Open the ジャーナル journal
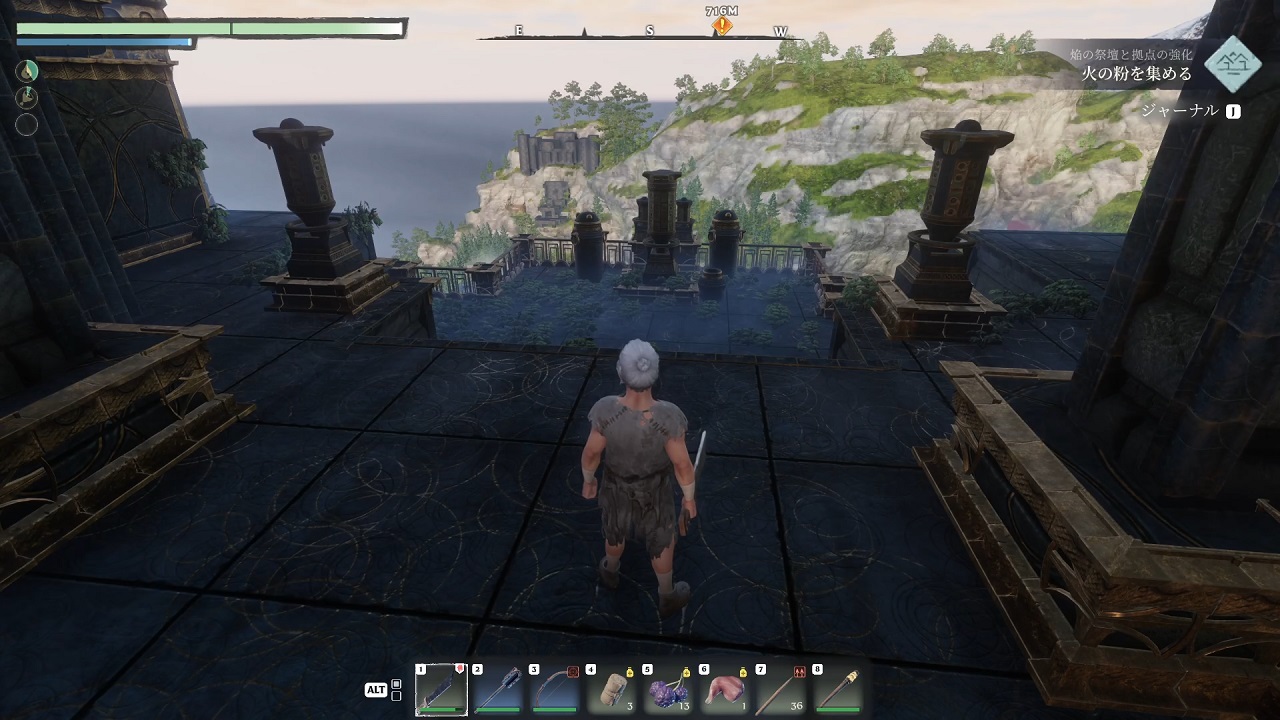1280x720 pixels. (1190, 111)
